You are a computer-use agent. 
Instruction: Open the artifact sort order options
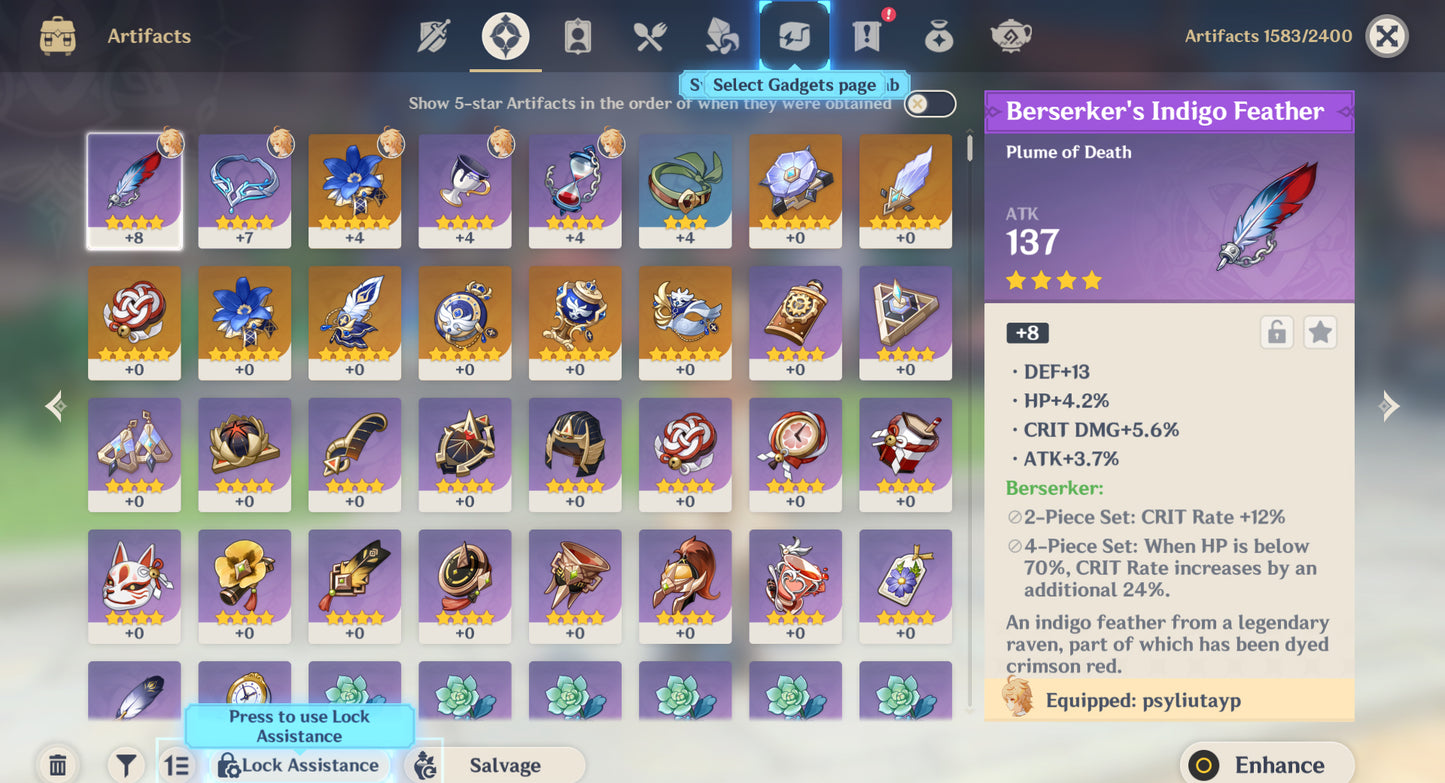177,765
